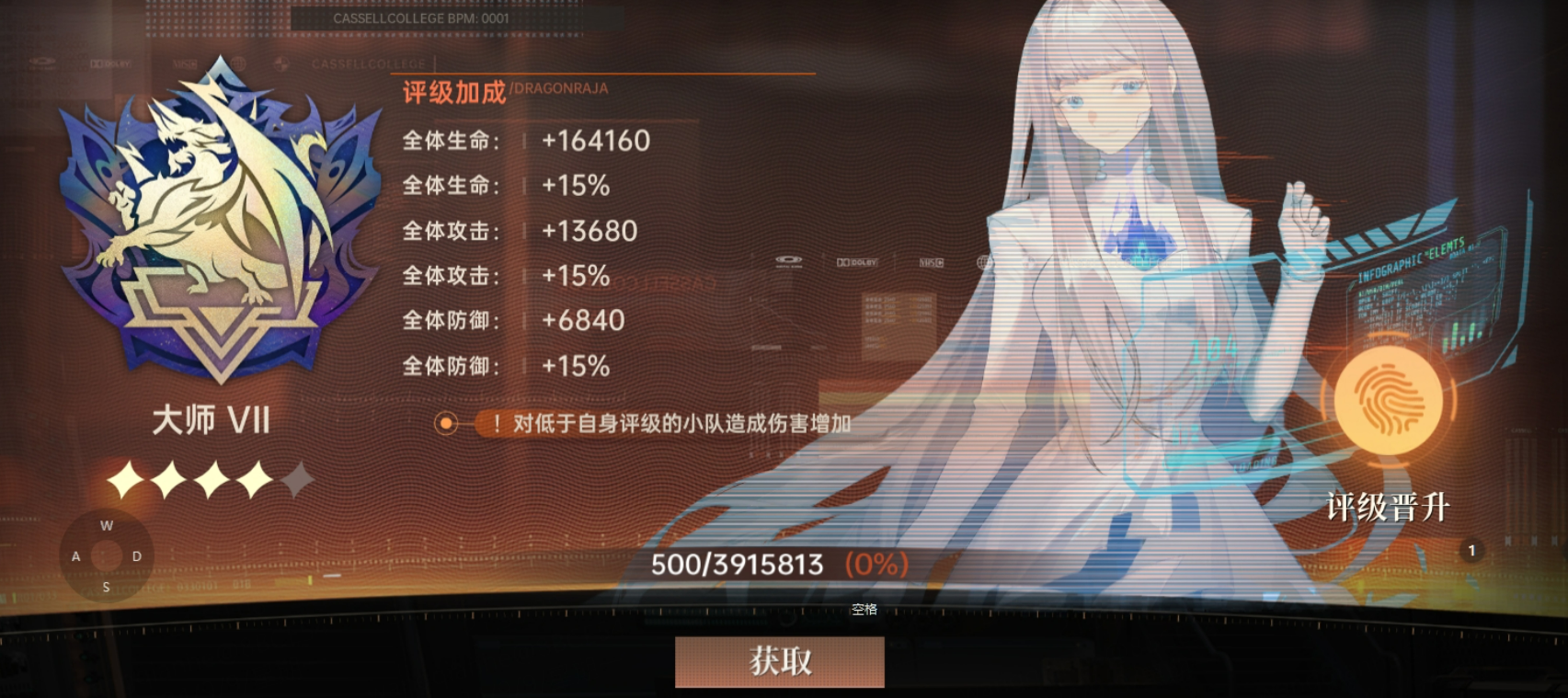Click the W movement key indicator
This screenshot has width=1568, height=698.
pos(106,525)
